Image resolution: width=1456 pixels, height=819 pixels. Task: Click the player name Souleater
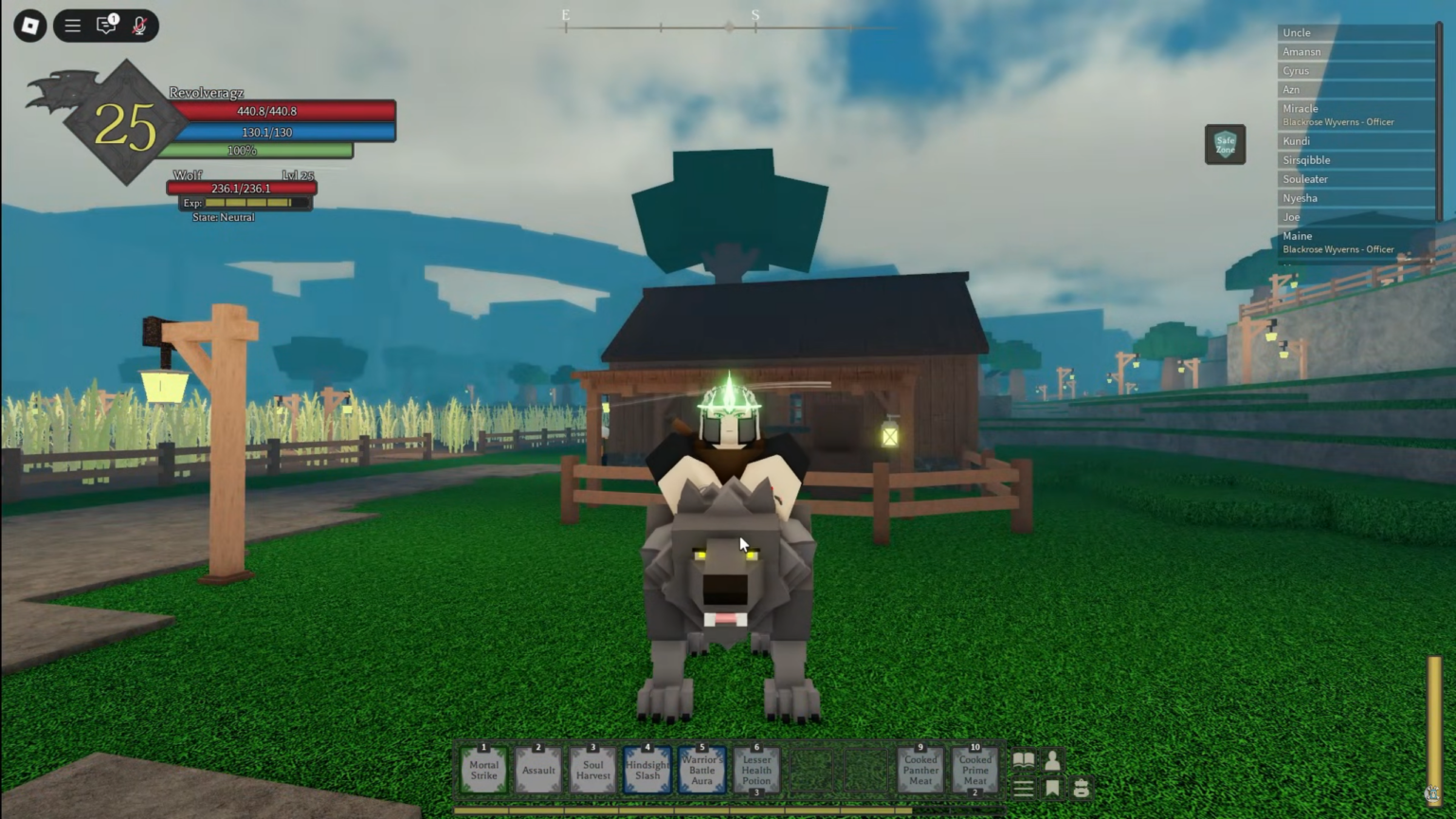pos(1305,179)
